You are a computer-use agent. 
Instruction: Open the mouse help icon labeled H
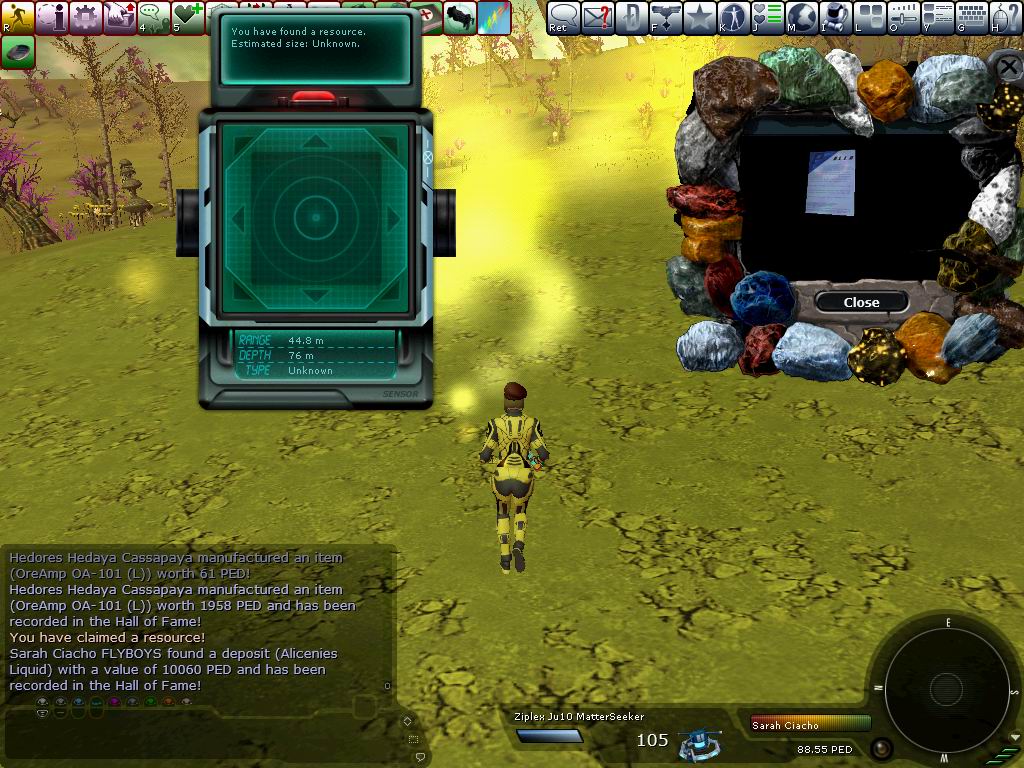1006,17
